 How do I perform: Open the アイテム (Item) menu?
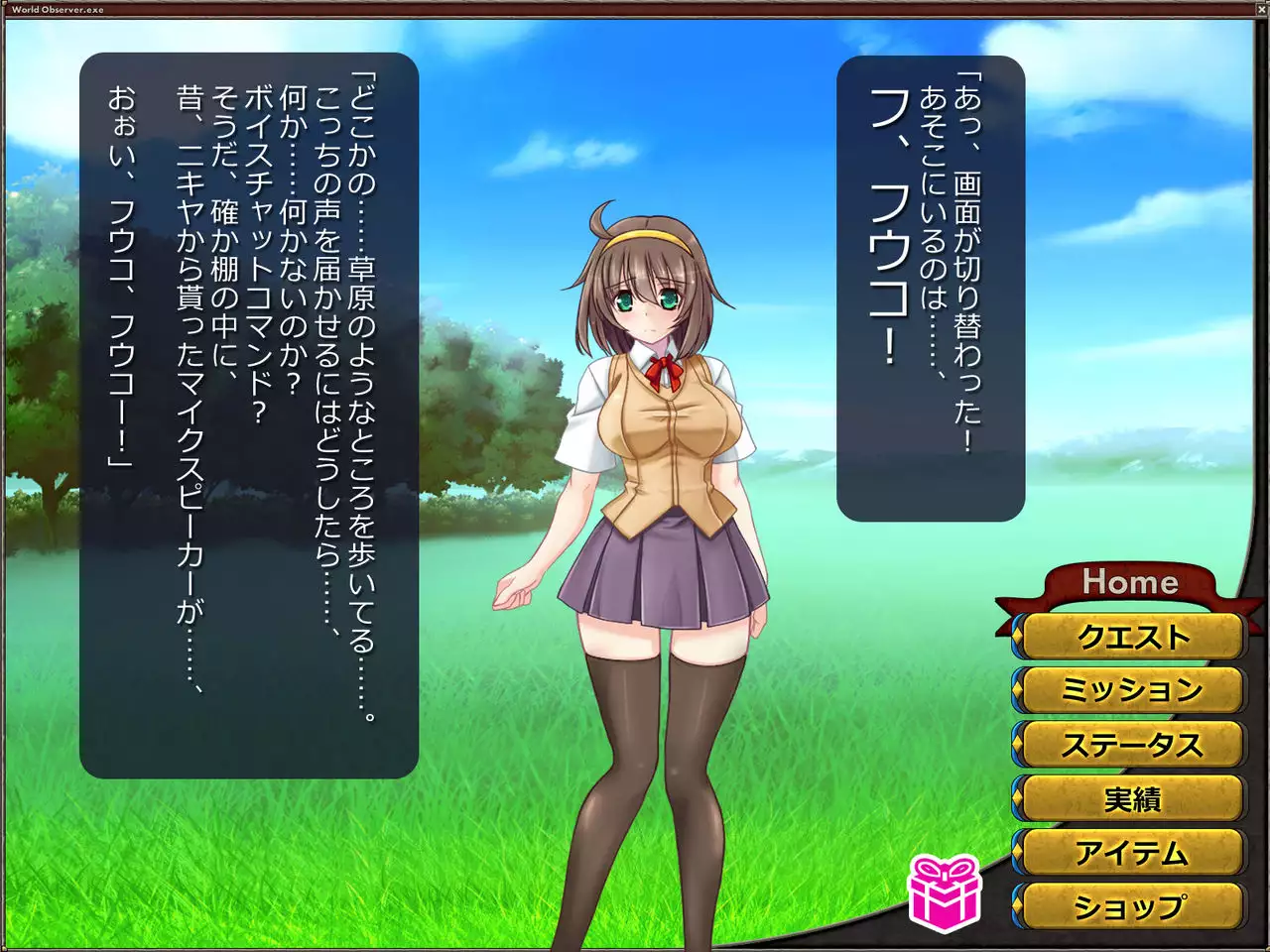pyautogui.click(x=1131, y=852)
